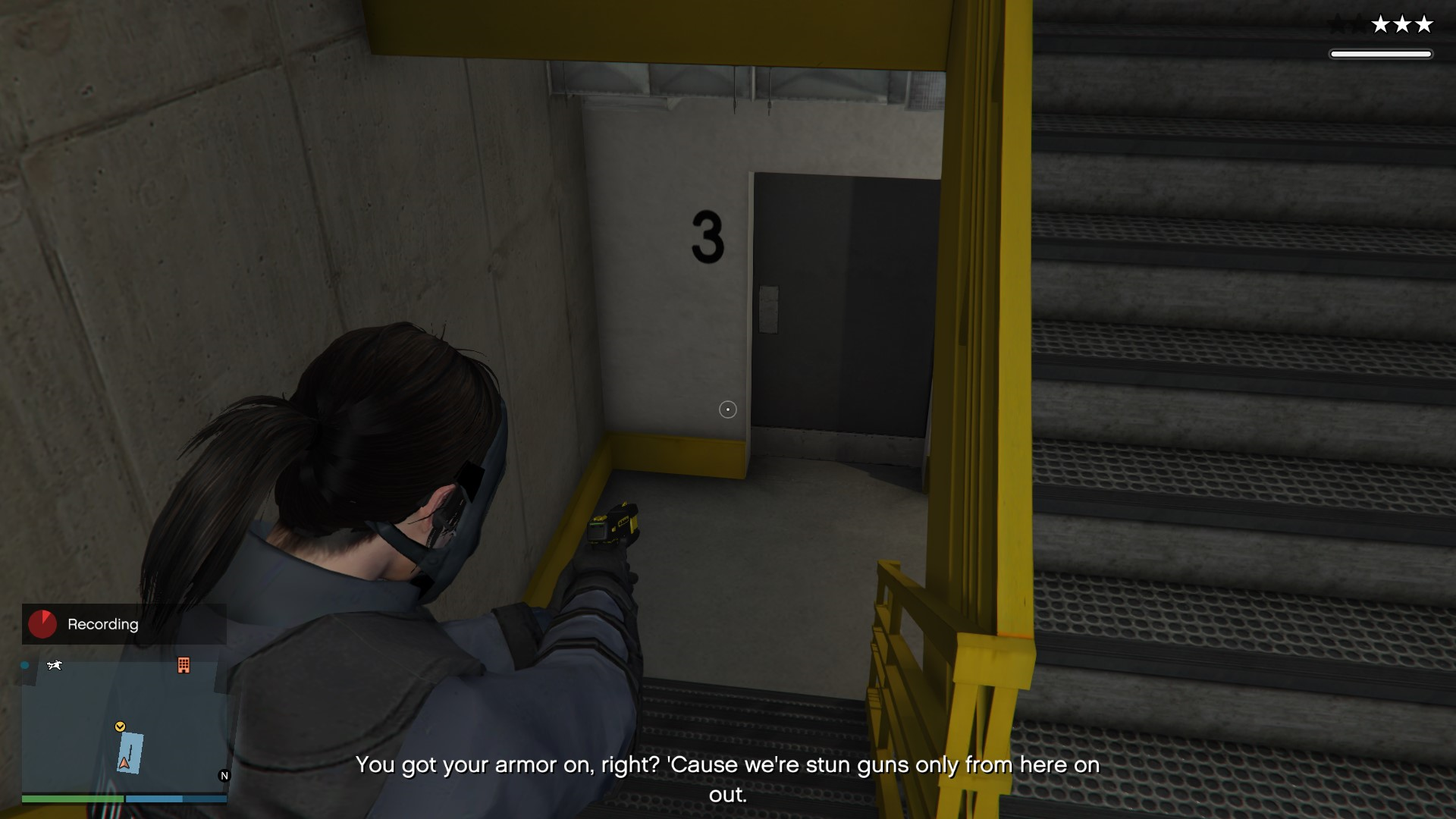The width and height of the screenshot is (1456, 819).
Task: Click the yellow down-arrow objective marker
Action: click(120, 726)
